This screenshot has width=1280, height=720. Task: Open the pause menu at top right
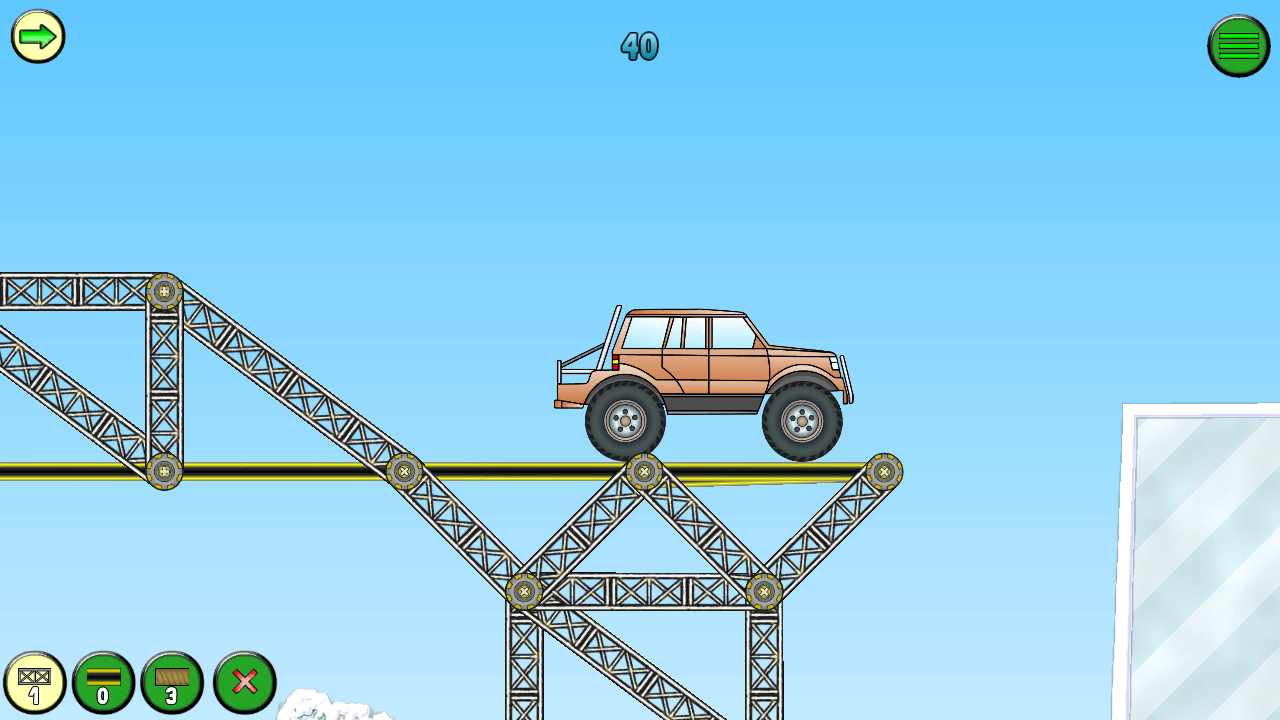click(1239, 45)
